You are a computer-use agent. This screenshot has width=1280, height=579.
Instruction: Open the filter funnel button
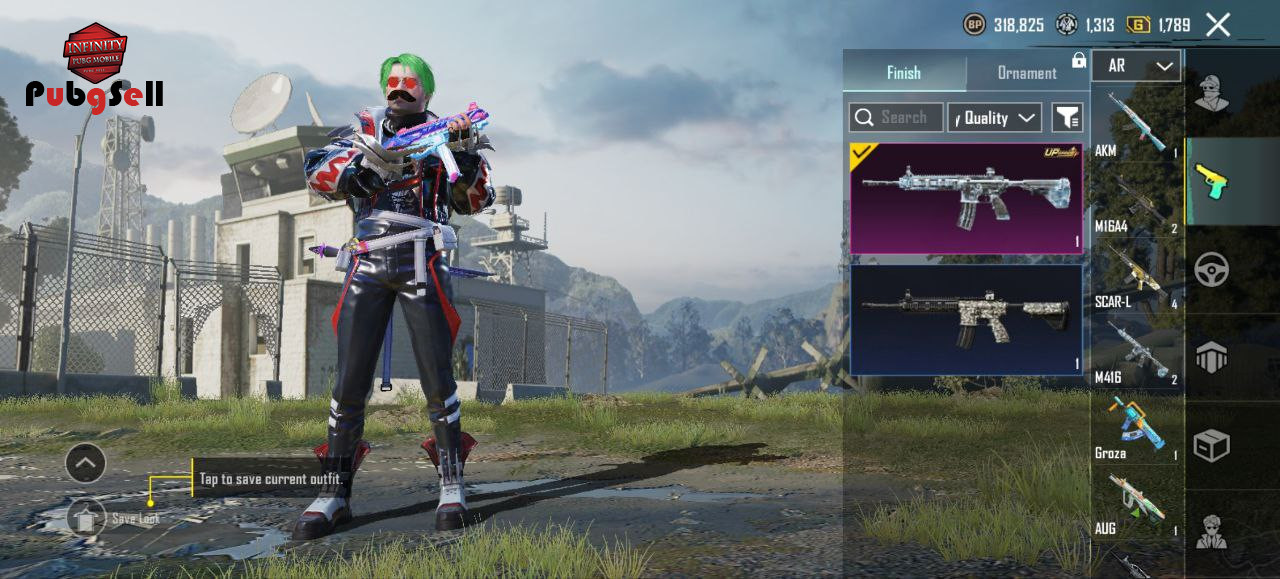tap(1067, 118)
